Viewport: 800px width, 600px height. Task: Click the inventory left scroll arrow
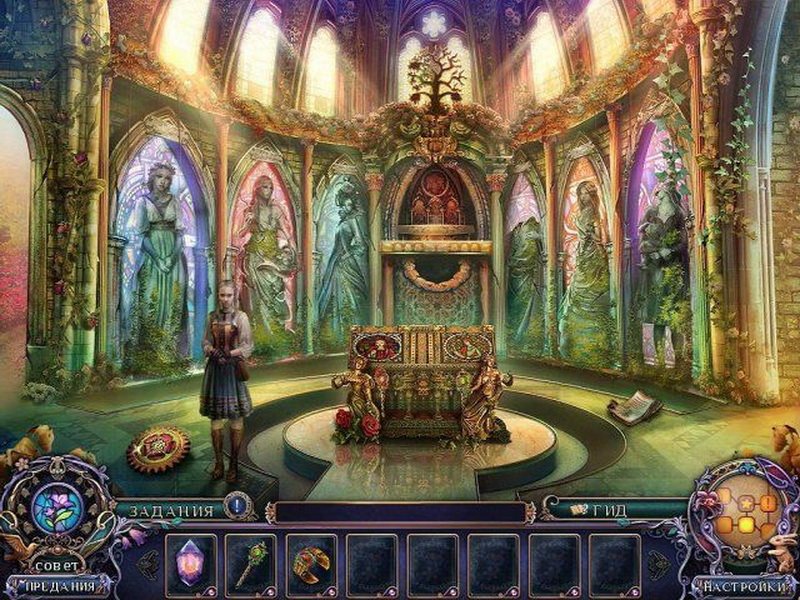(149, 563)
